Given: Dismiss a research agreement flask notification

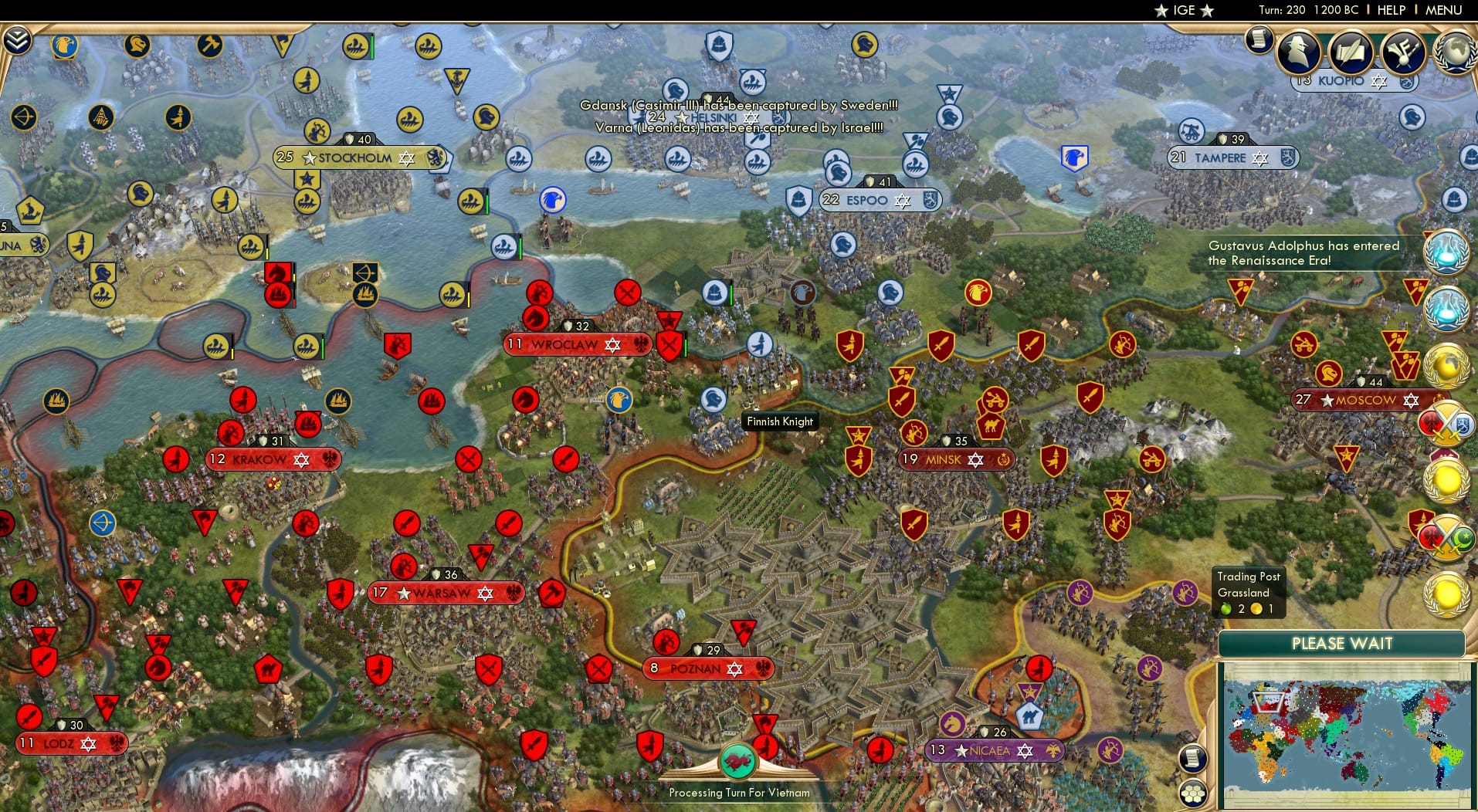Looking at the screenshot, I should pos(1449,251).
